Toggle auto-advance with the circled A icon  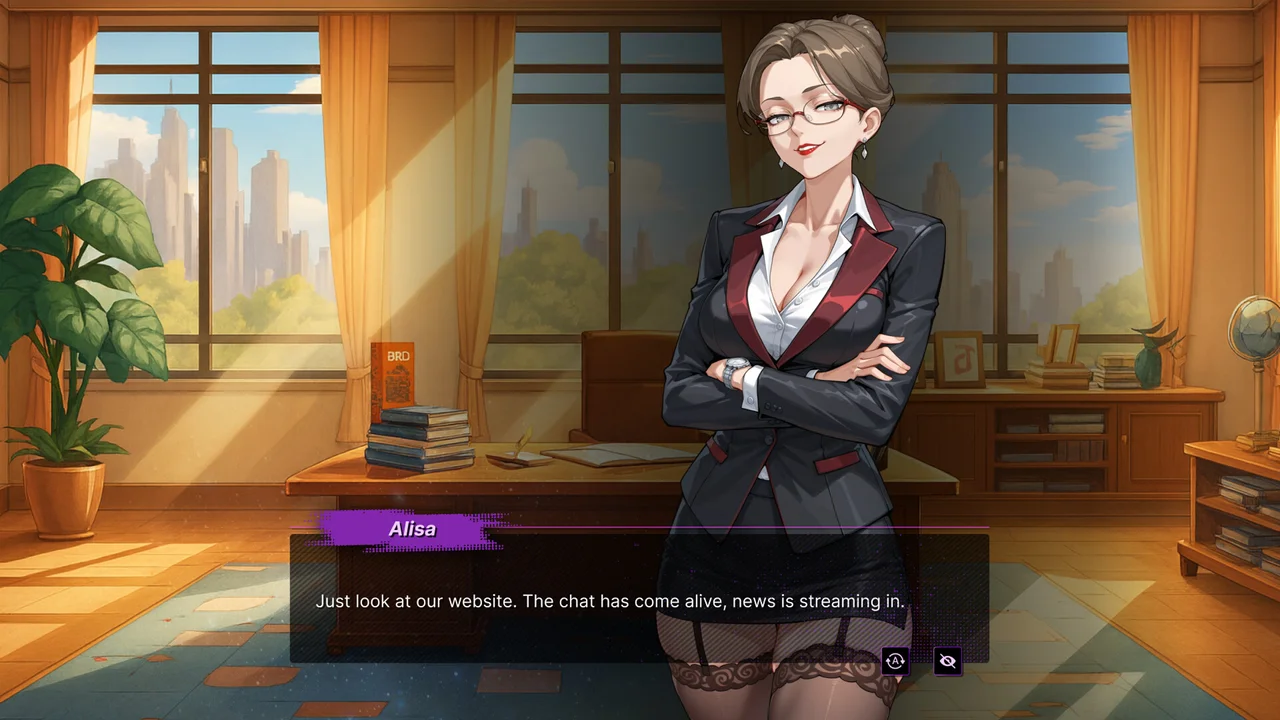[x=895, y=661]
